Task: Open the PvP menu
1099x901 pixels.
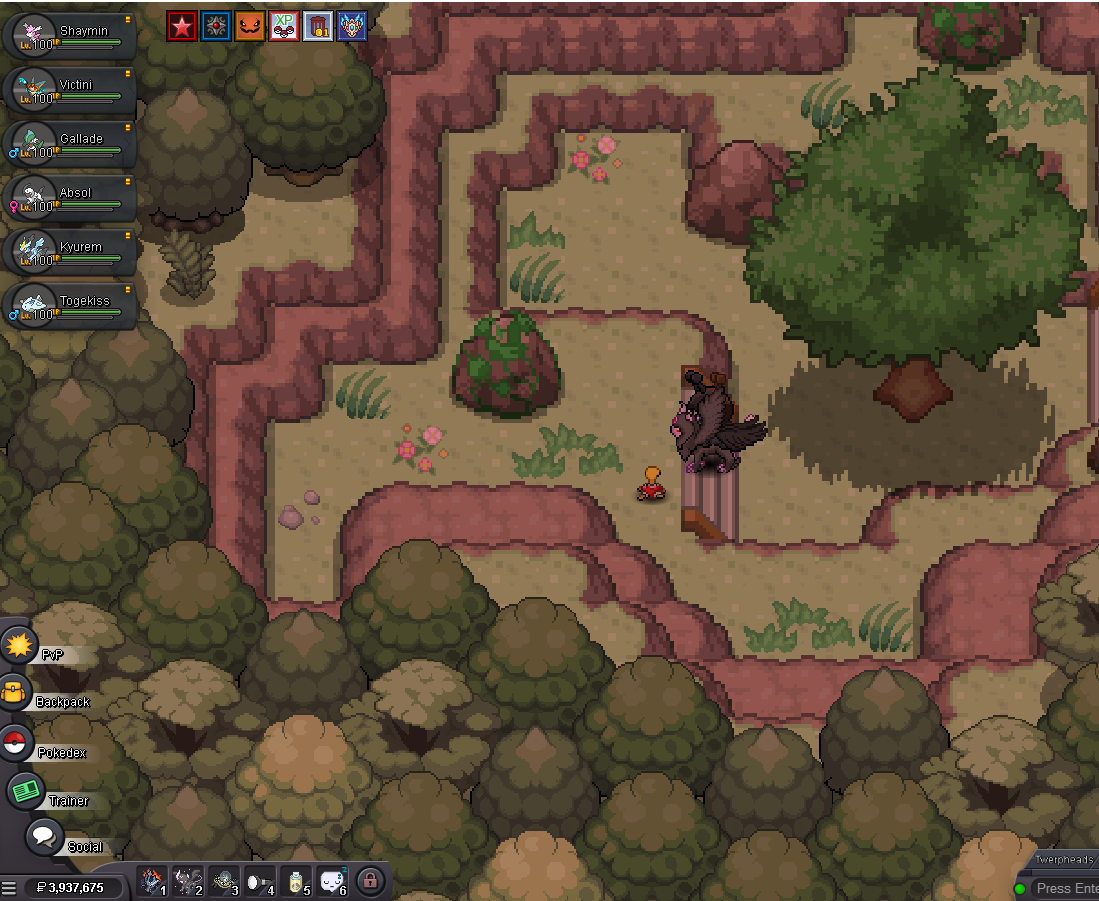Action: (20, 646)
